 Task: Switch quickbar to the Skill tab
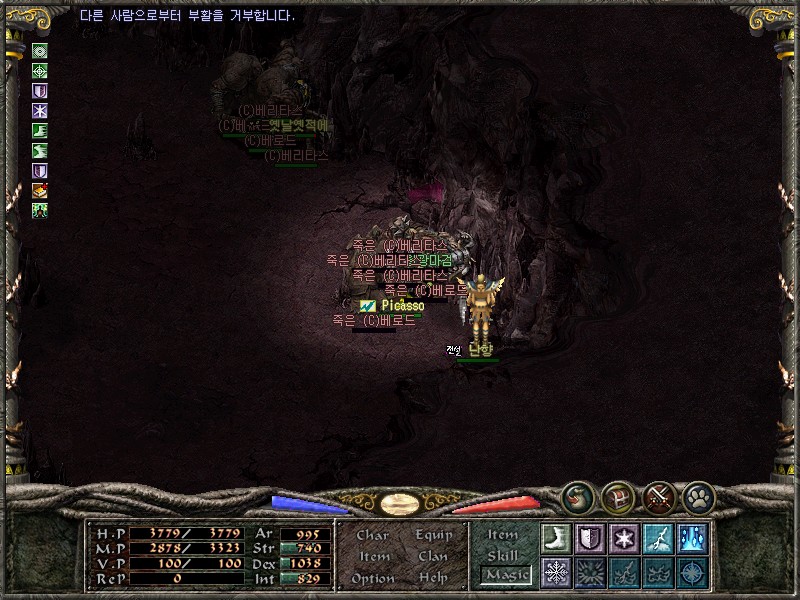[x=503, y=555]
